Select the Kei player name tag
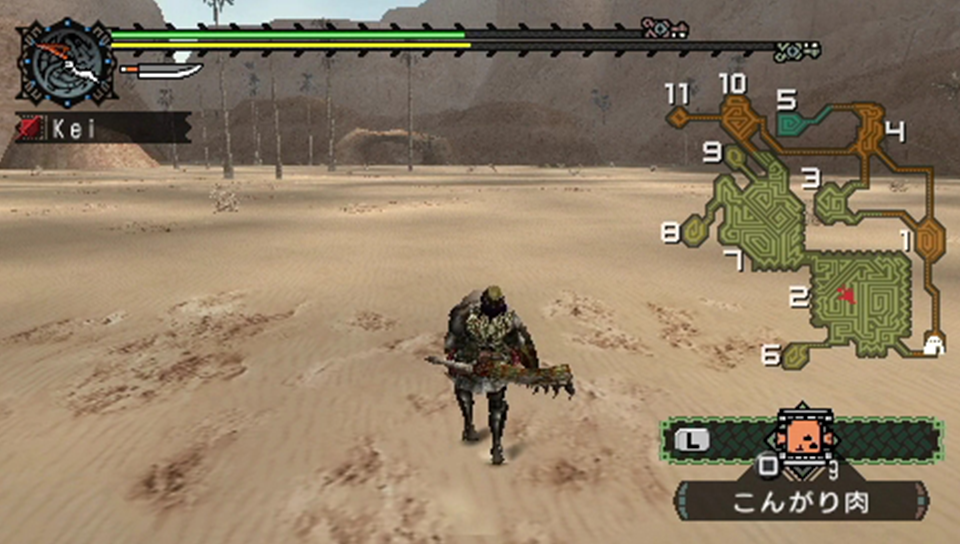The width and height of the screenshot is (960, 544). (102, 128)
